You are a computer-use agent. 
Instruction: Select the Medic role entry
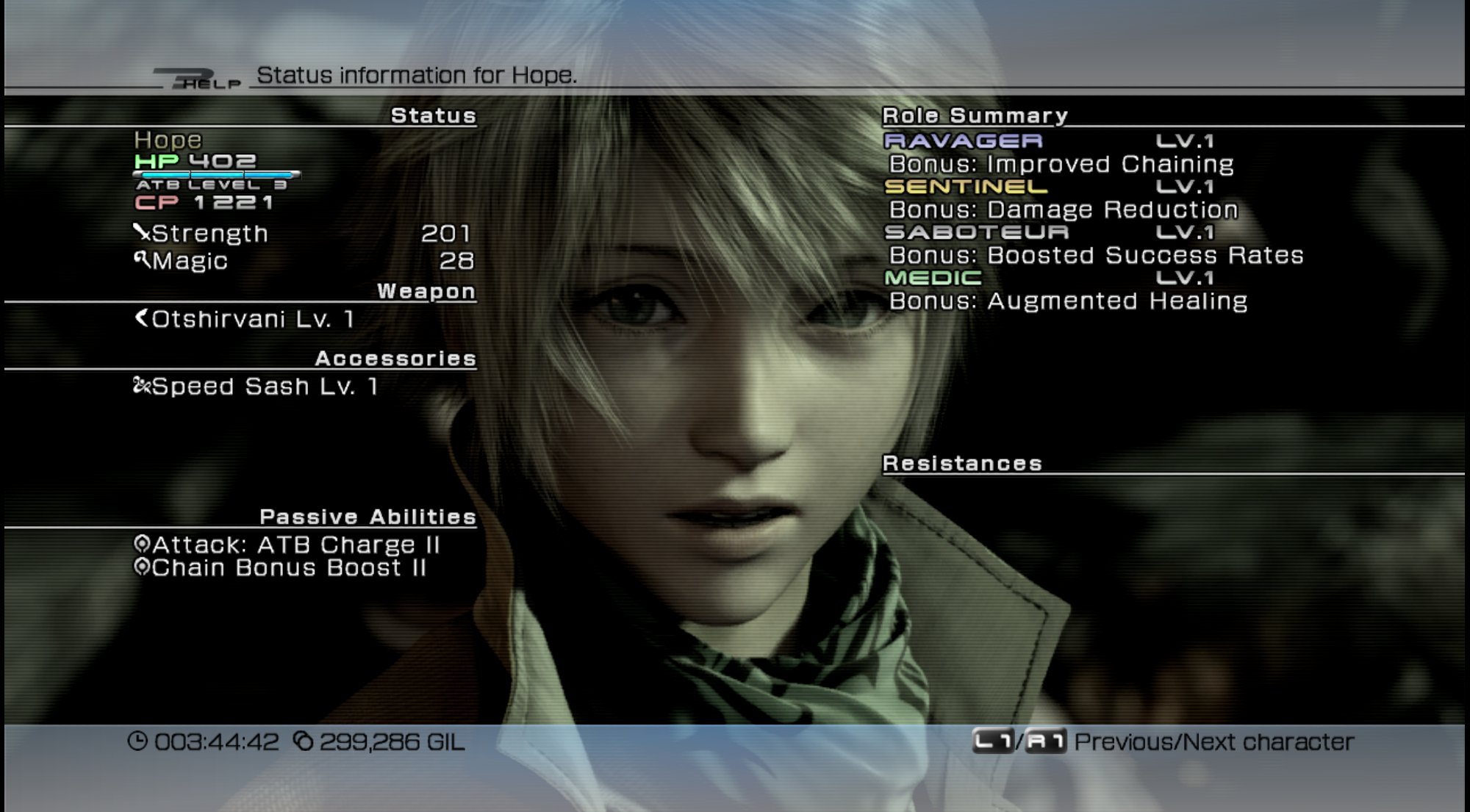(x=933, y=278)
